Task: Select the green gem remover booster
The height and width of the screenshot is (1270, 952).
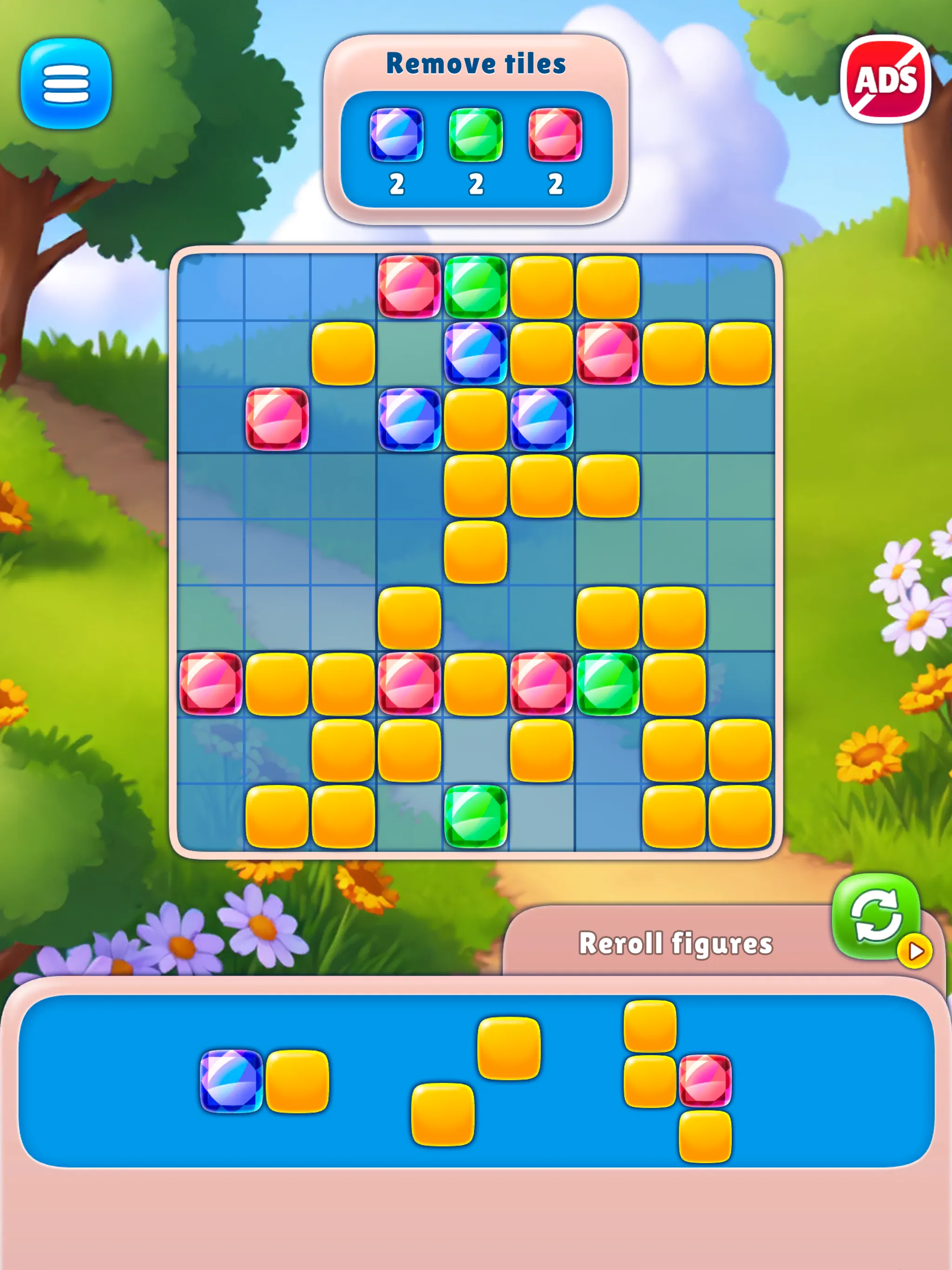Action: [x=476, y=136]
